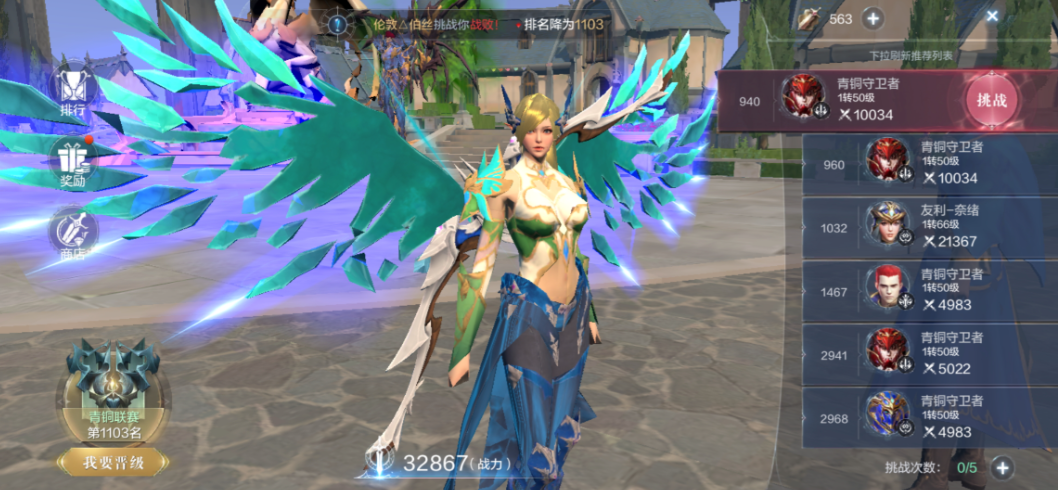Image resolution: width=1058 pixels, height=490 pixels.
Task: Open the 排行 ranking panel
Action: coord(72,90)
